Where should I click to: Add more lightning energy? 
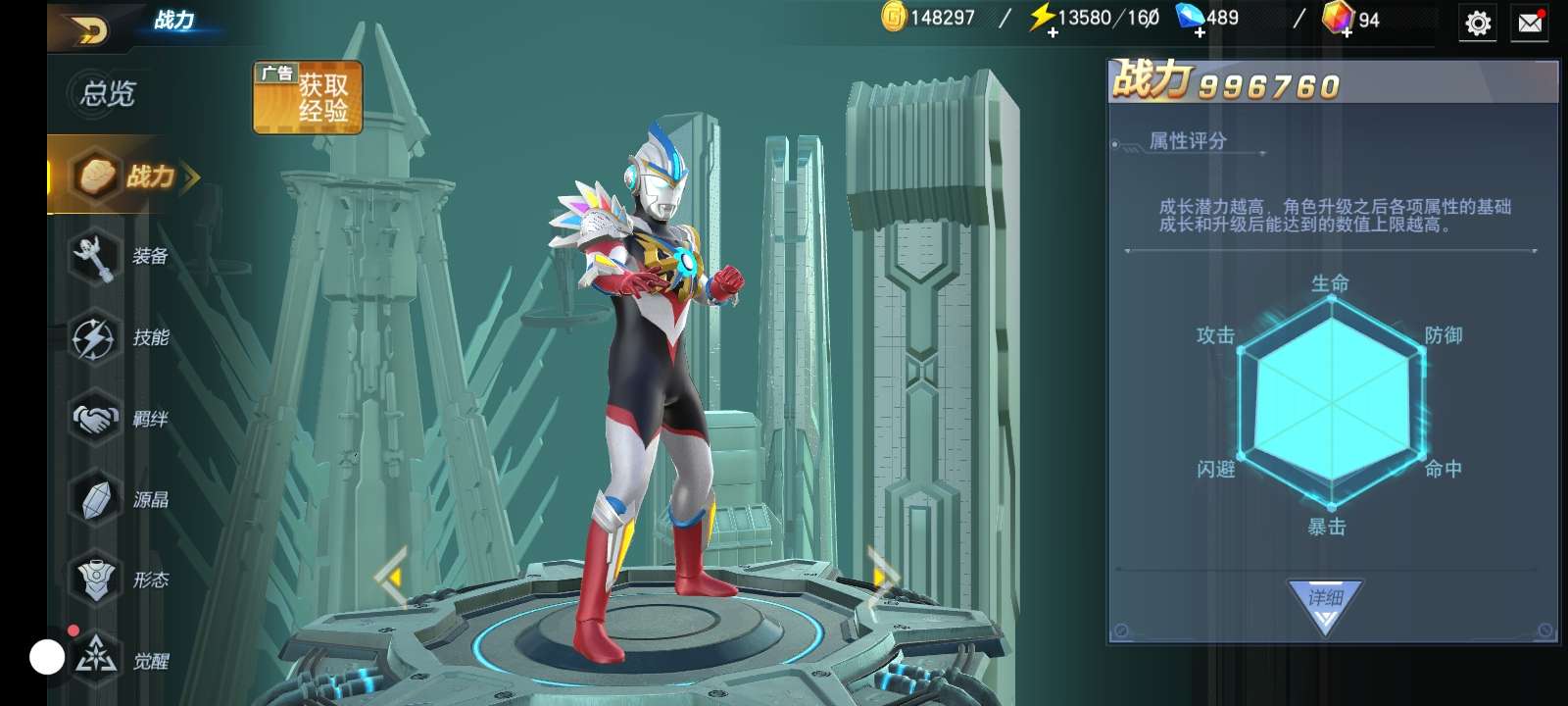tap(1053, 32)
